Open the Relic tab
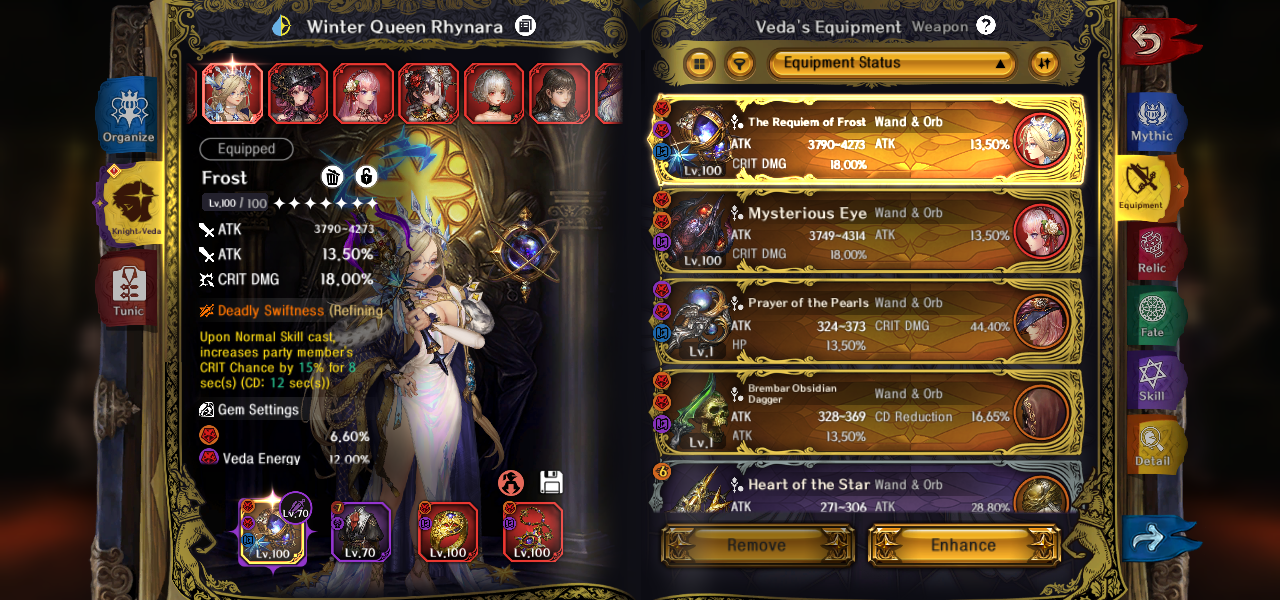The image size is (1280, 600). 1152,253
